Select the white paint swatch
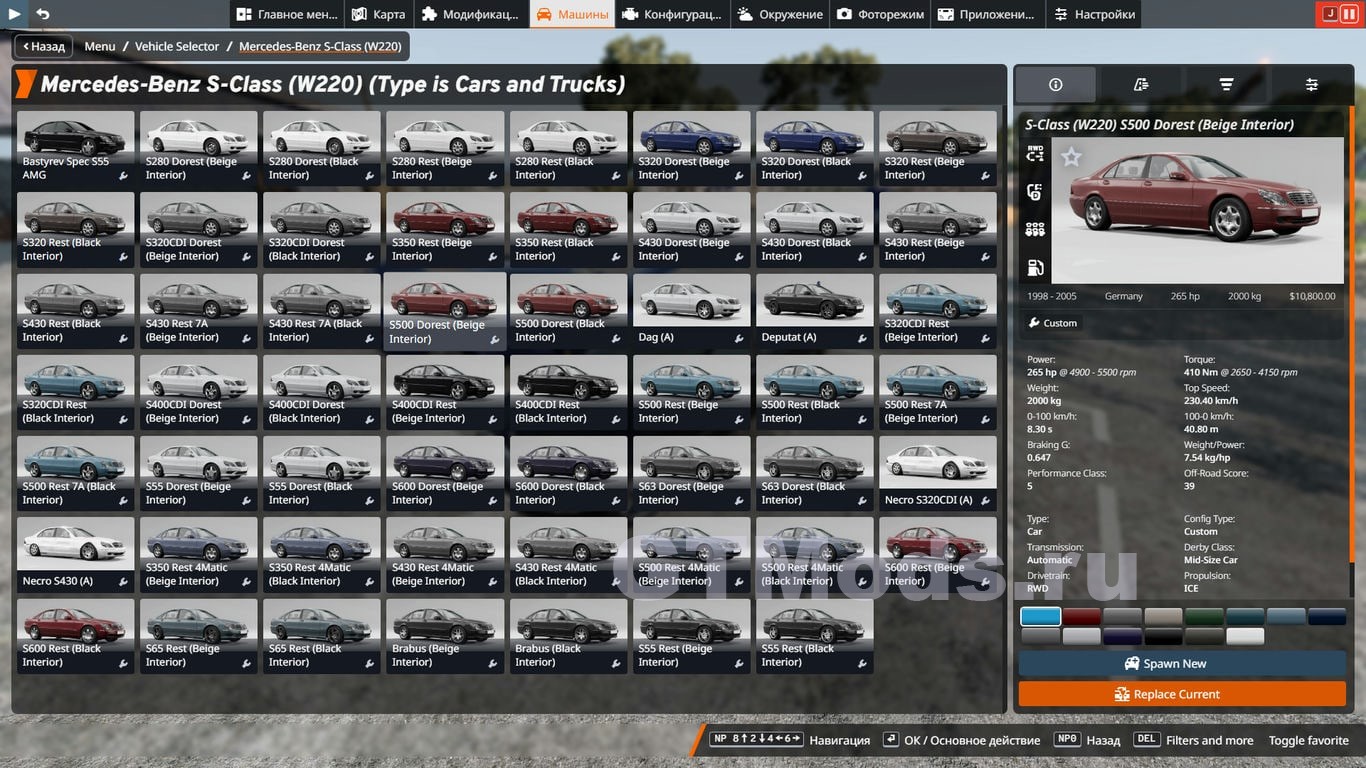Image resolution: width=1366 pixels, height=768 pixels. tap(1245, 636)
